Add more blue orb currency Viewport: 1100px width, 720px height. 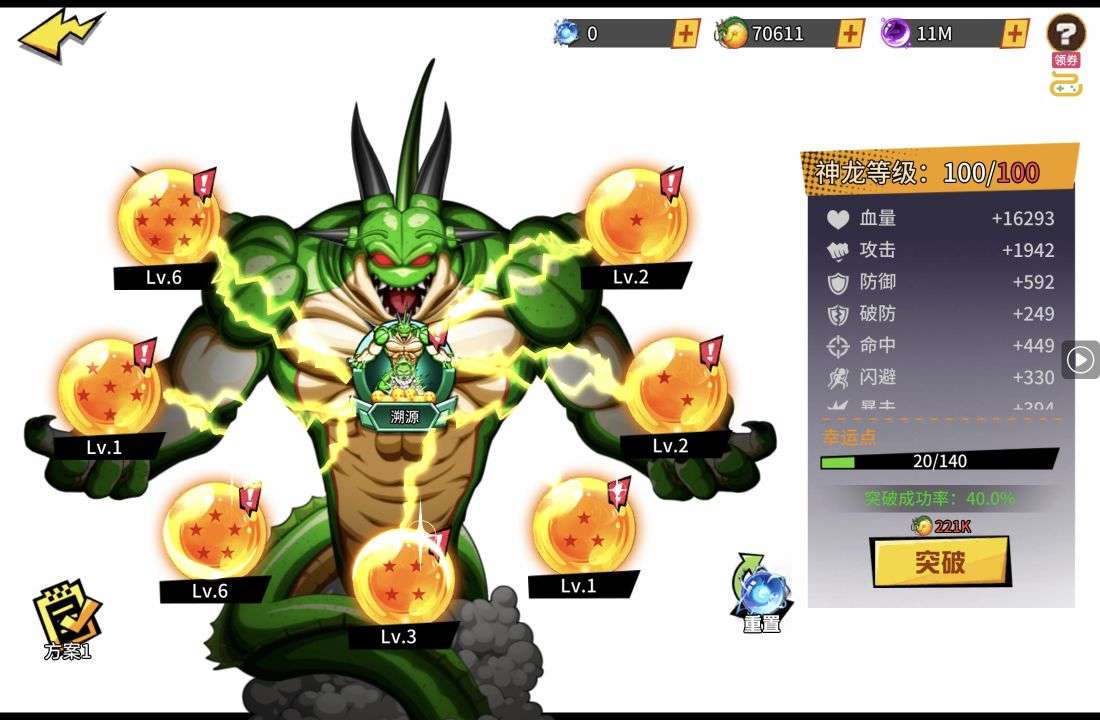click(x=685, y=33)
